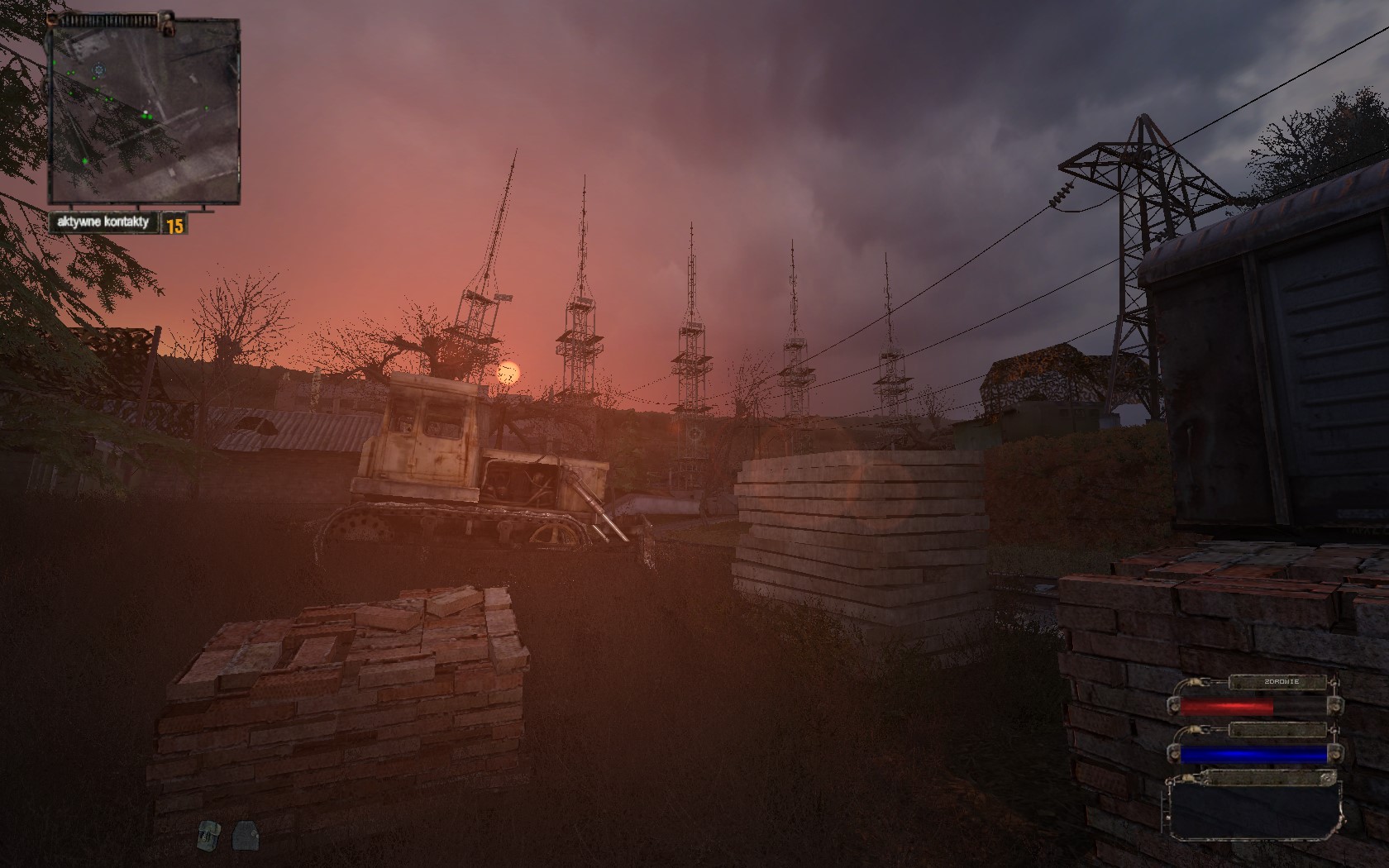Select the armor plate HUD icon
The width and height of the screenshot is (1389, 868).
pyautogui.click(x=243, y=837)
